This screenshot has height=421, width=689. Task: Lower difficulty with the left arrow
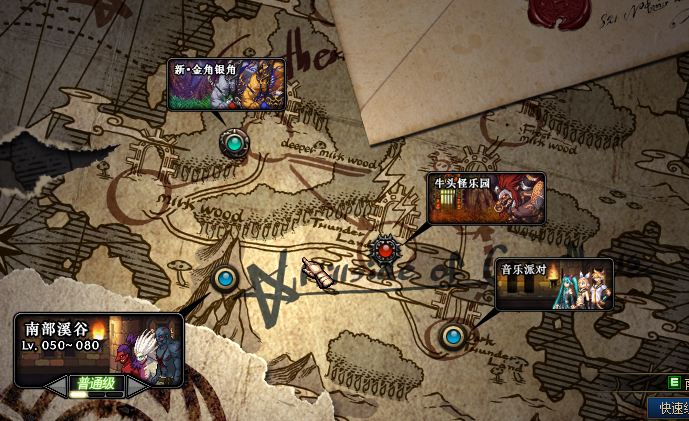pos(59,384)
